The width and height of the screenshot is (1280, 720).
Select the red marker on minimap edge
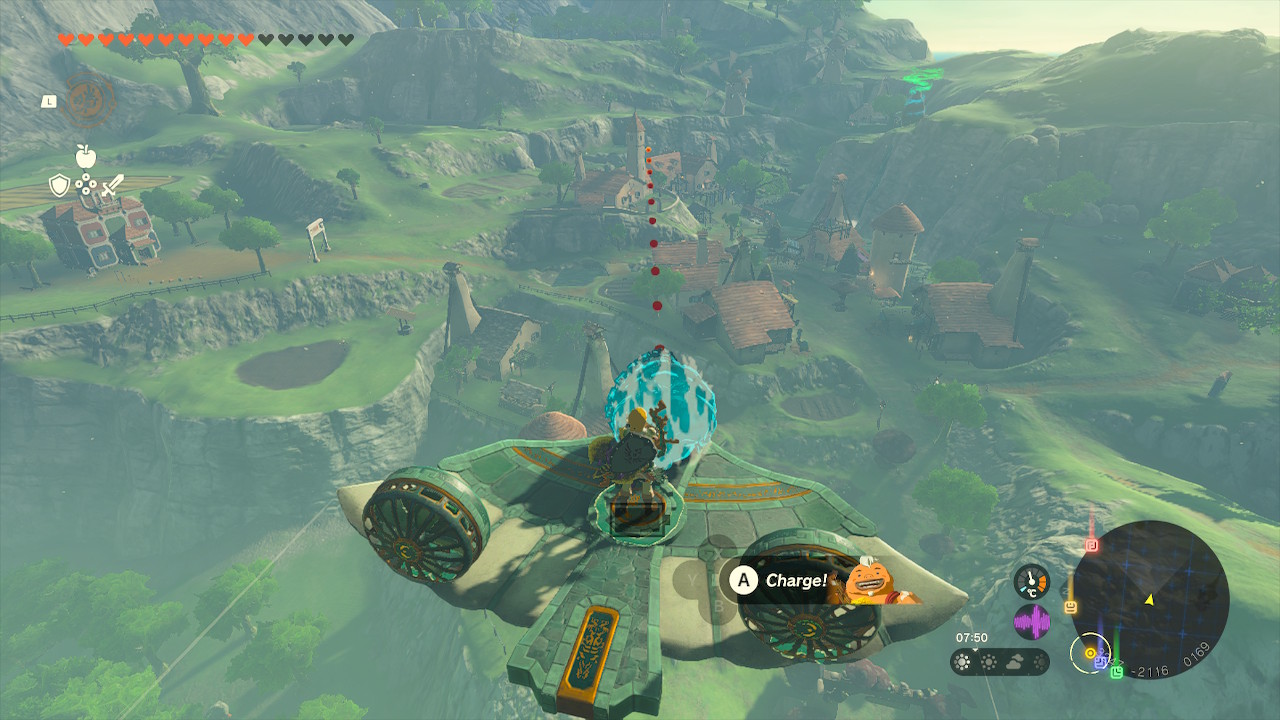[x=1092, y=545]
